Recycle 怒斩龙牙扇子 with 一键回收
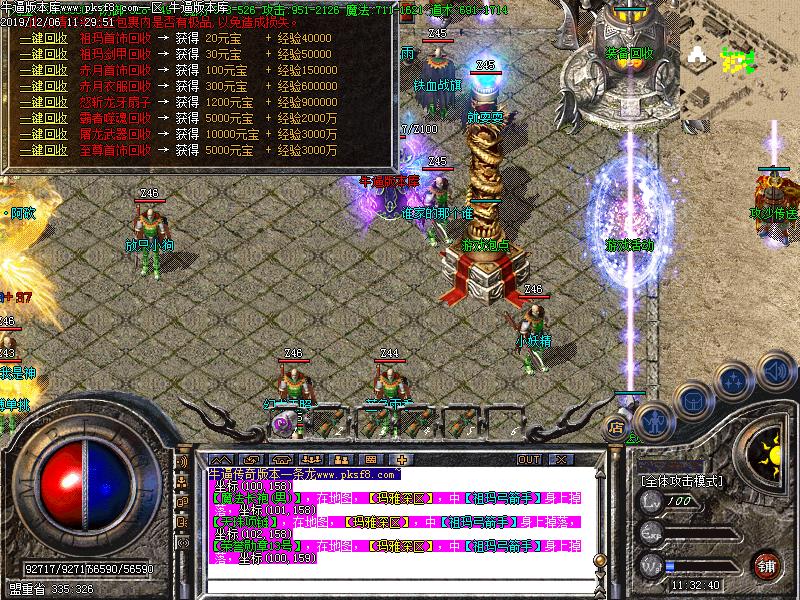 (x=42, y=102)
